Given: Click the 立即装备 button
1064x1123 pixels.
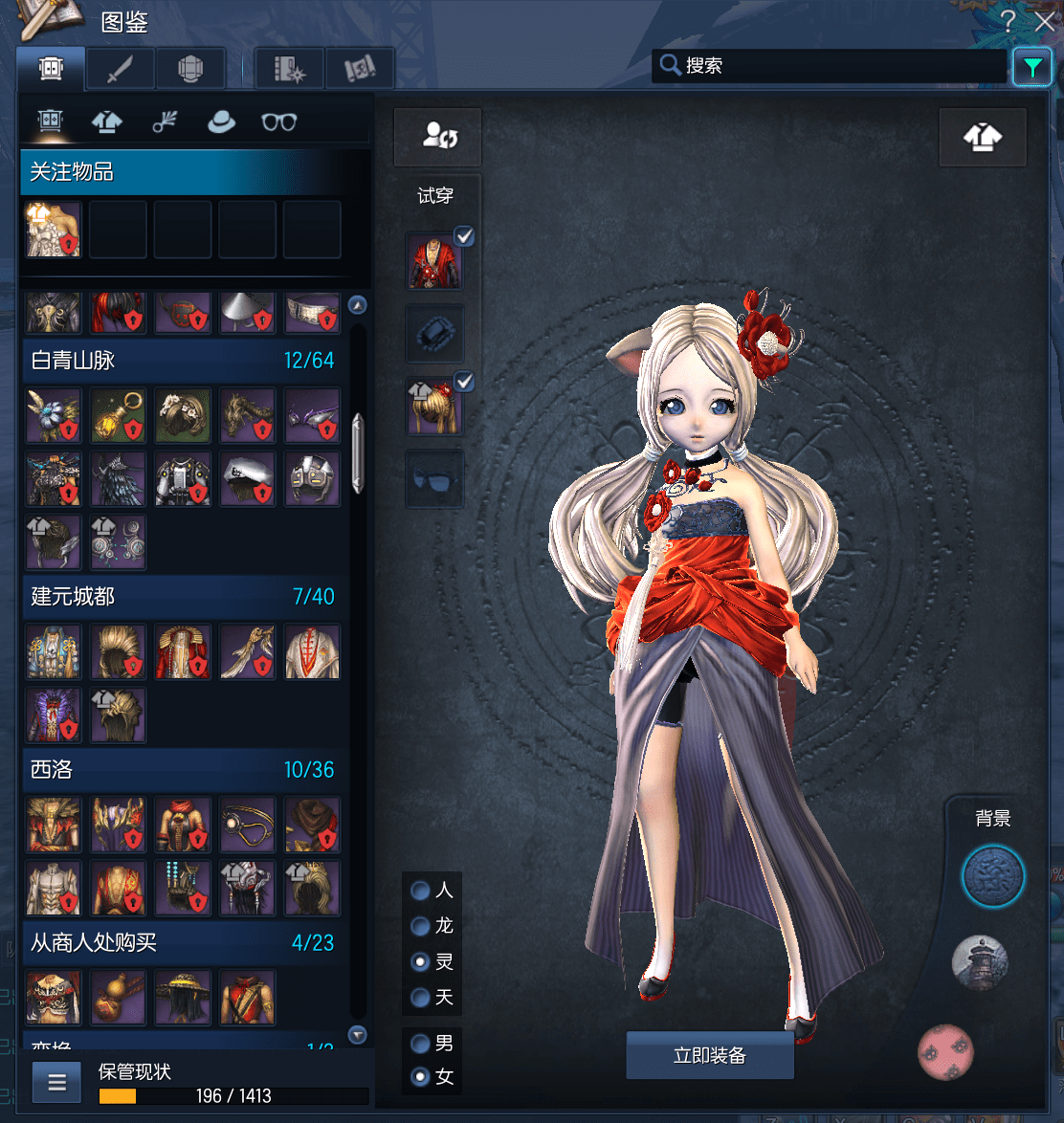Looking at the screenshot, I should click(710, 1055).
